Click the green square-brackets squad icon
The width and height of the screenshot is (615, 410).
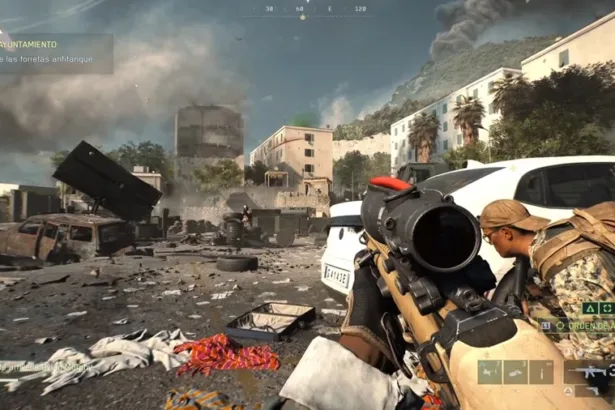607,309
